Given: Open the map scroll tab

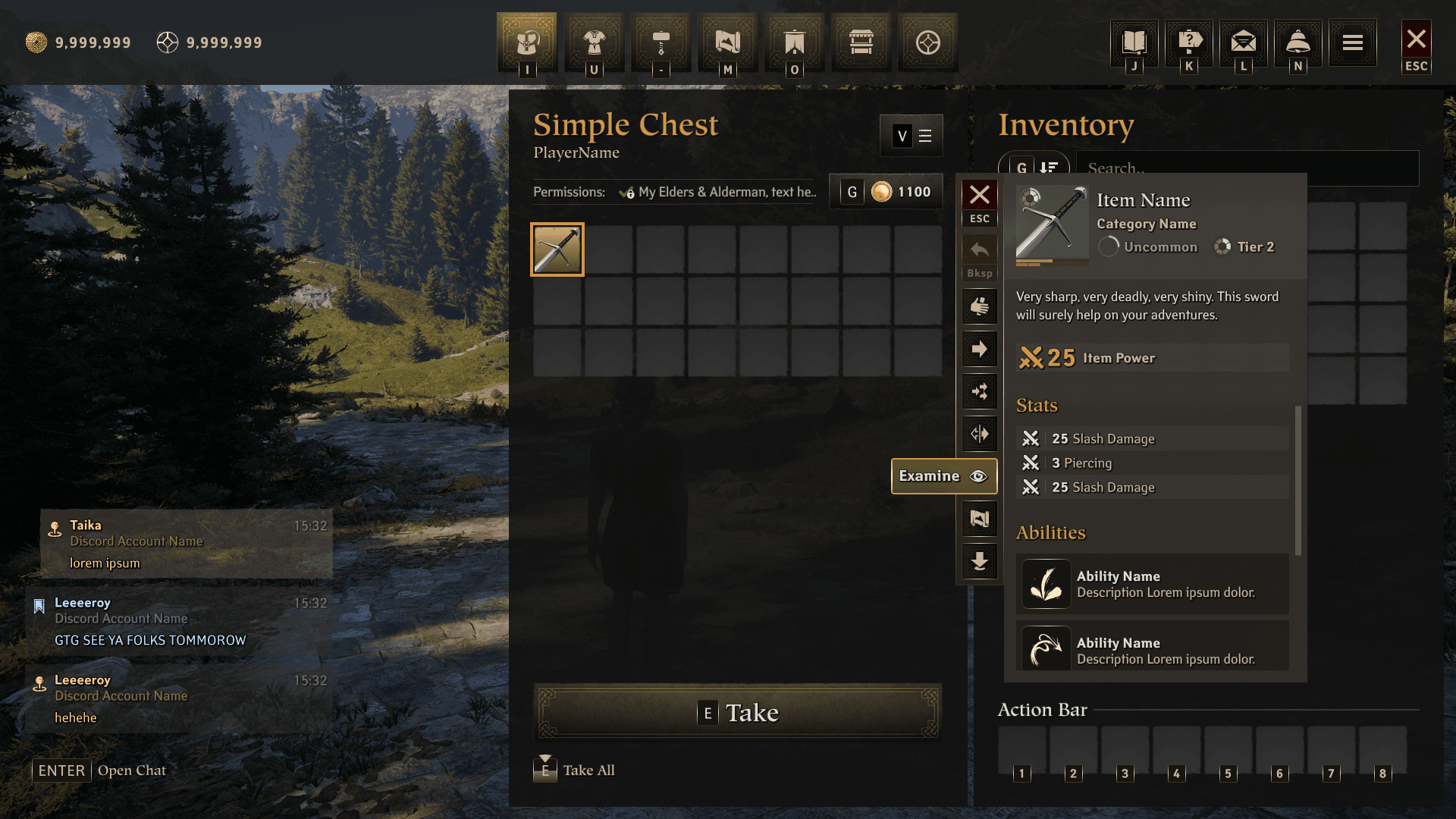Looking at the screenshot, I should (x=727, y=42).
